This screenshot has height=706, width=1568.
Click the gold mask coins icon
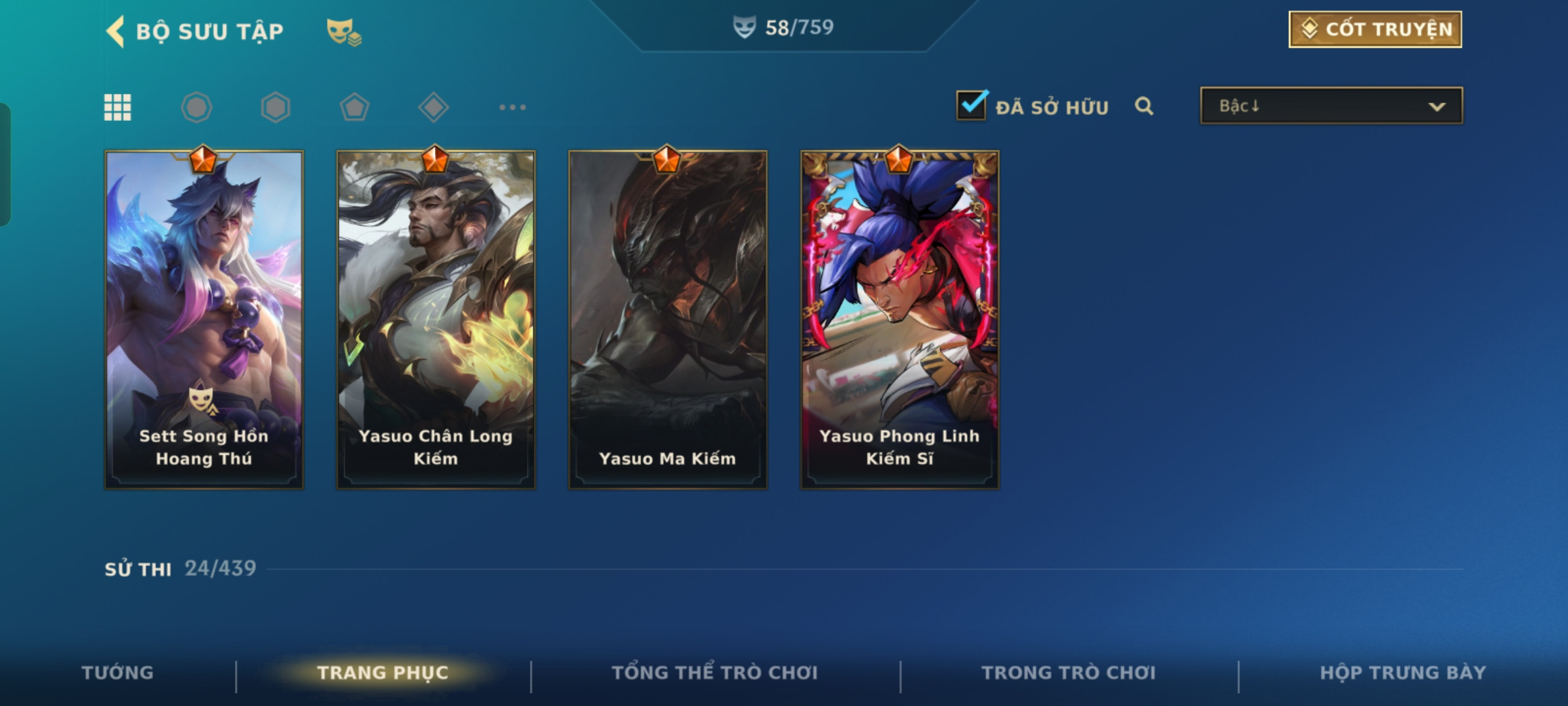[x=344, y=31]
